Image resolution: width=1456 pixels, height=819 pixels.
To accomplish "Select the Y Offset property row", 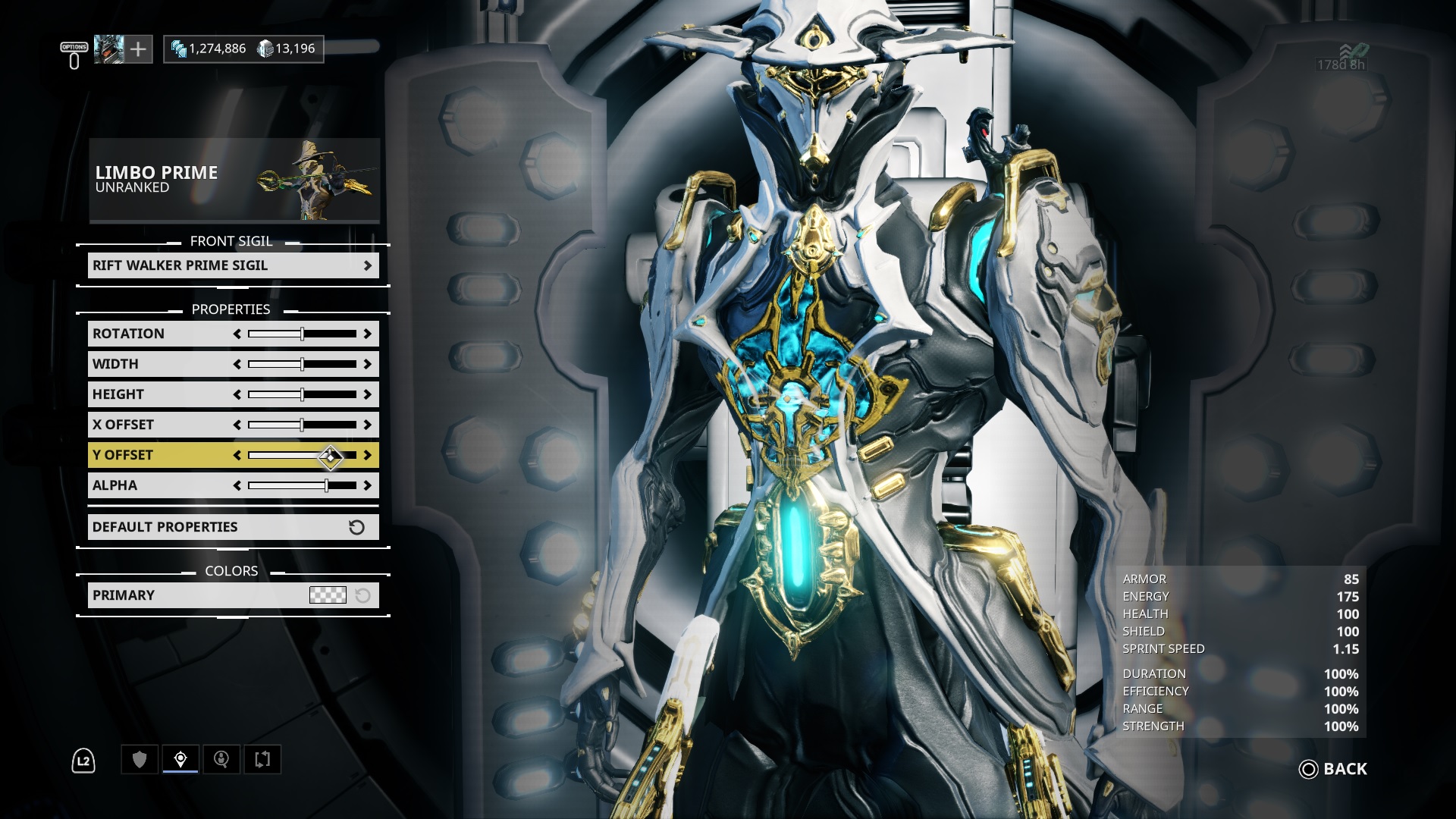I will pos(152,455).
